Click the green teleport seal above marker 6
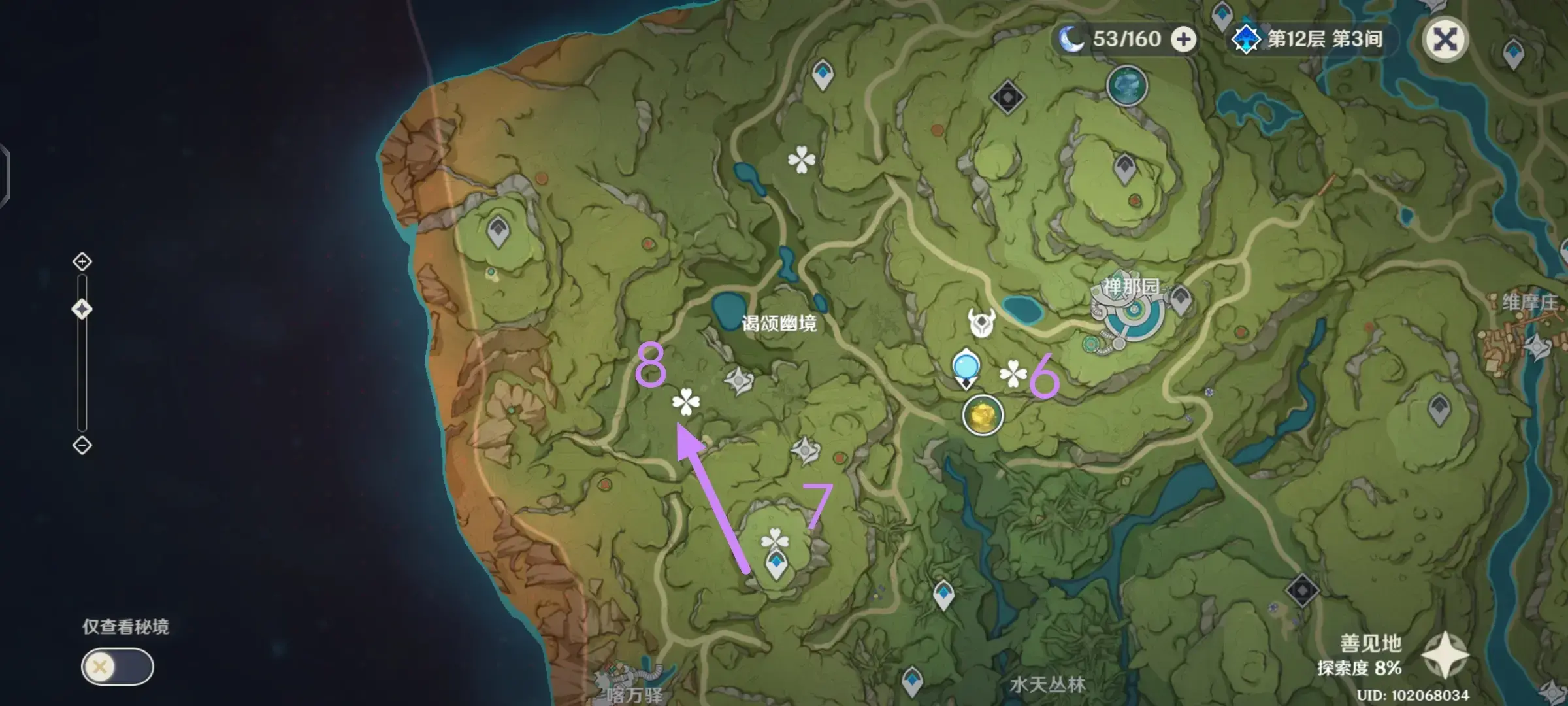1568x706 pixels. pyautogui.click(x=1090, y=343)
